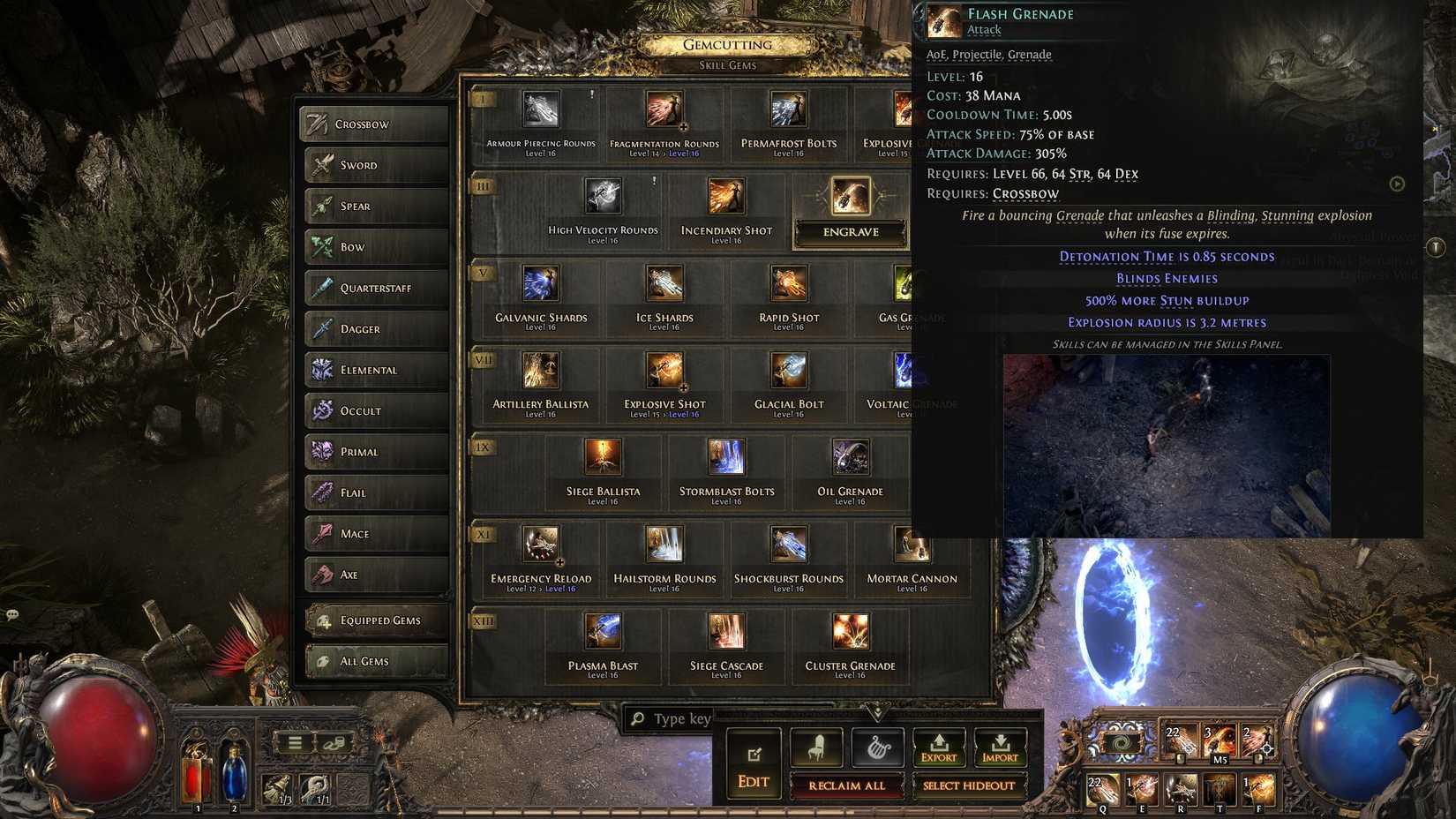Switch to the Equipped Gems tab

pos(375,620)
